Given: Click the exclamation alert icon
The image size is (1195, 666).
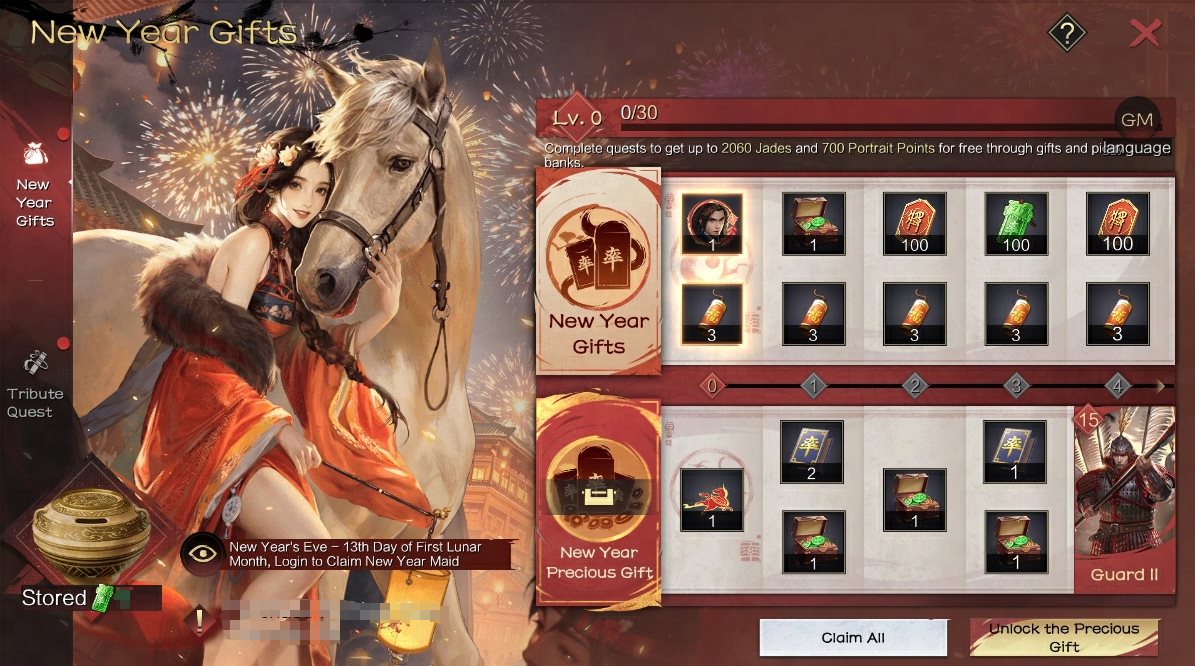Looking at the screenshot, I should [x=199, y=621].
